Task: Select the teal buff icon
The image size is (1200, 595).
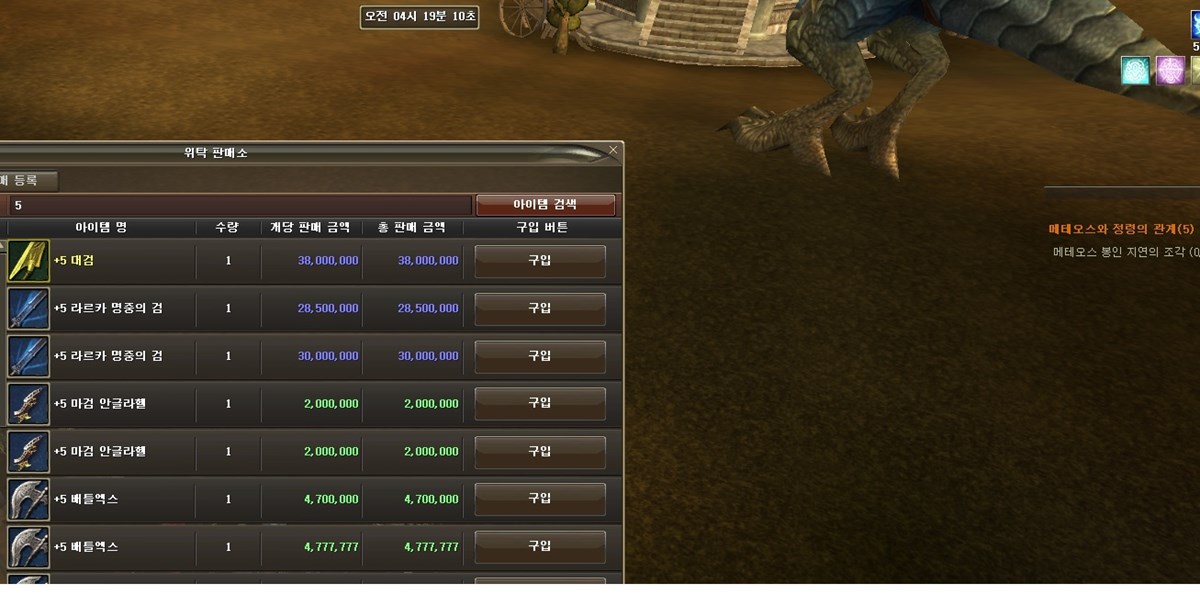Action: pos(1135,70)
